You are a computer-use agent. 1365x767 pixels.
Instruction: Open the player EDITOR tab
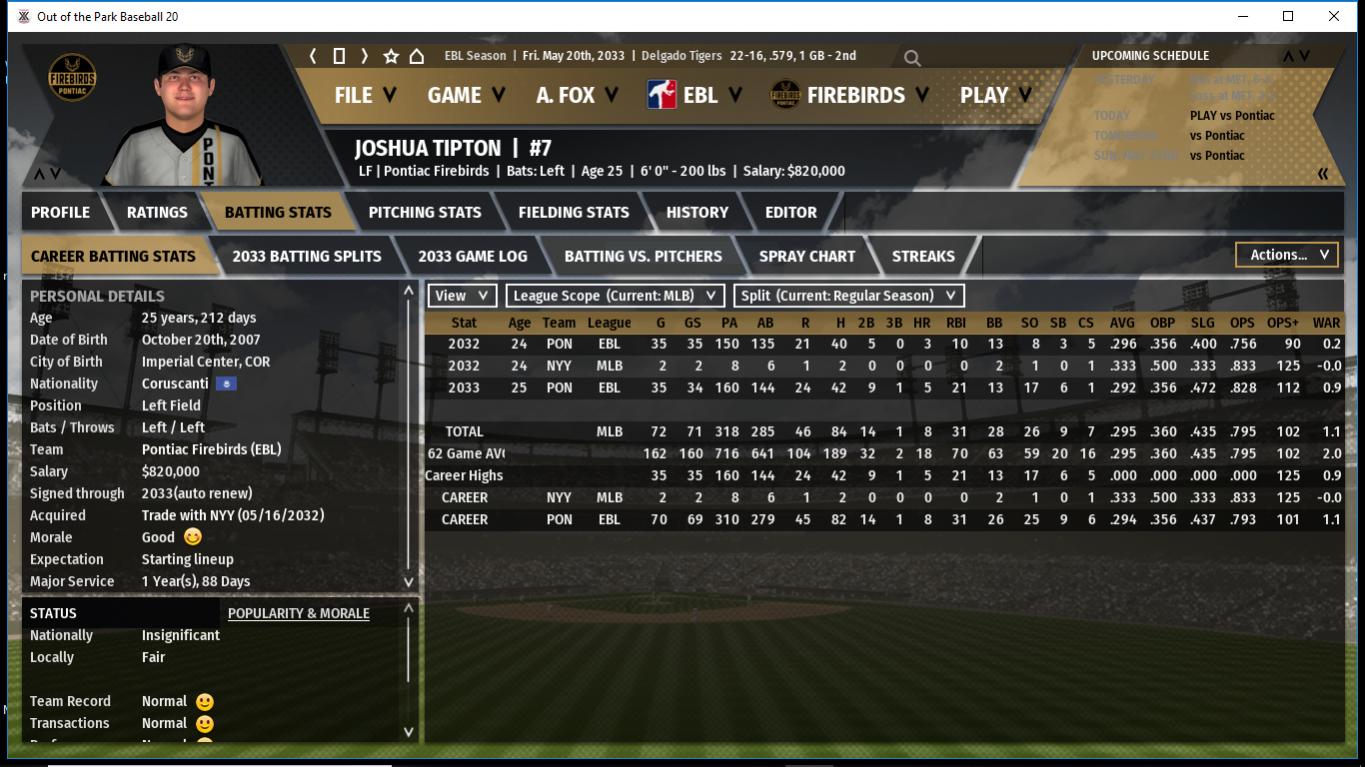(x=791, y=212)
